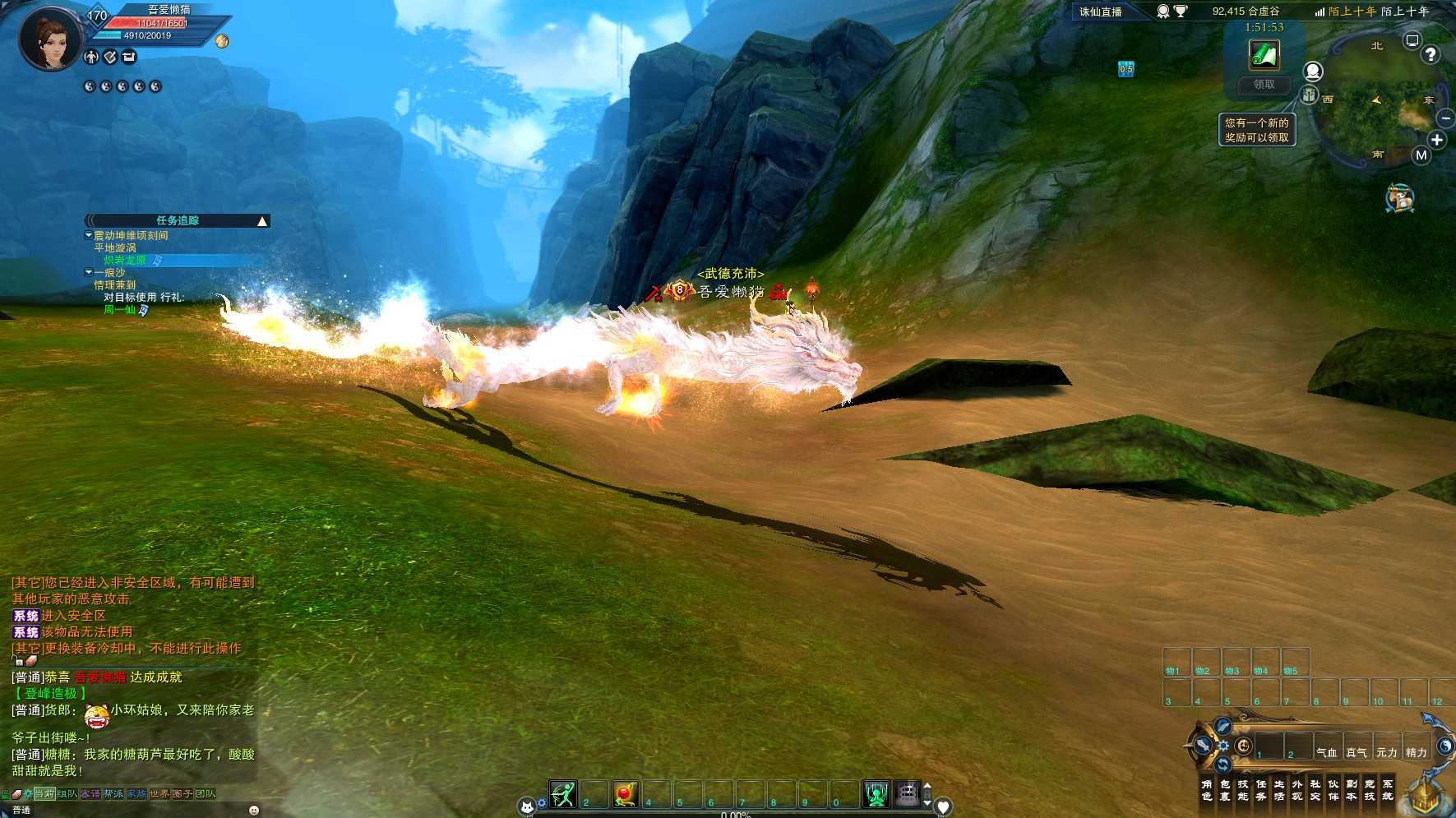Click the minimap's minus zoom button
Viewport: 1456px width, 818px height.
(1446, 118)
